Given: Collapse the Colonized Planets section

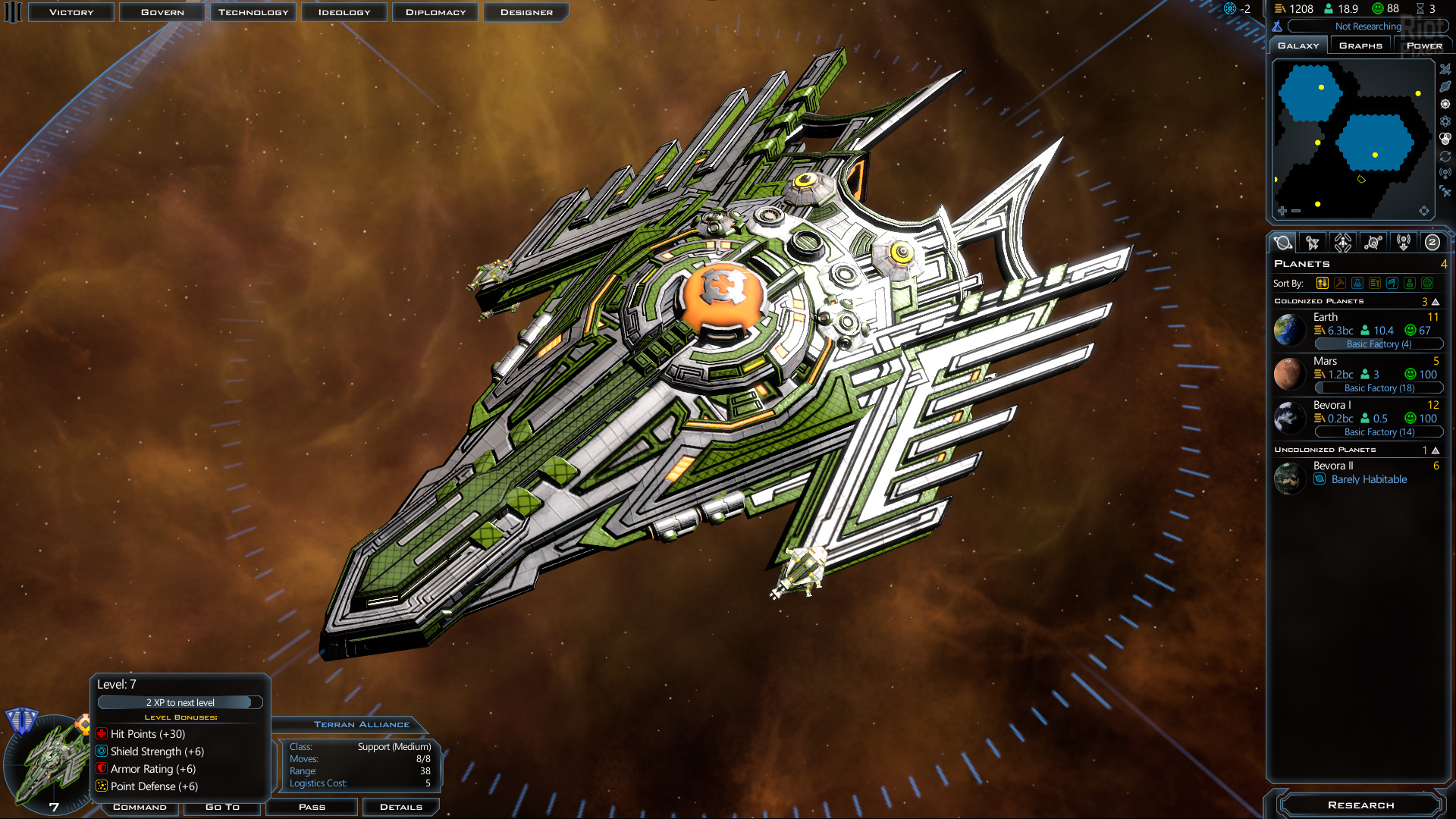Looking at the screenshot, I should pyautogui.click(x=1436, y=302).
